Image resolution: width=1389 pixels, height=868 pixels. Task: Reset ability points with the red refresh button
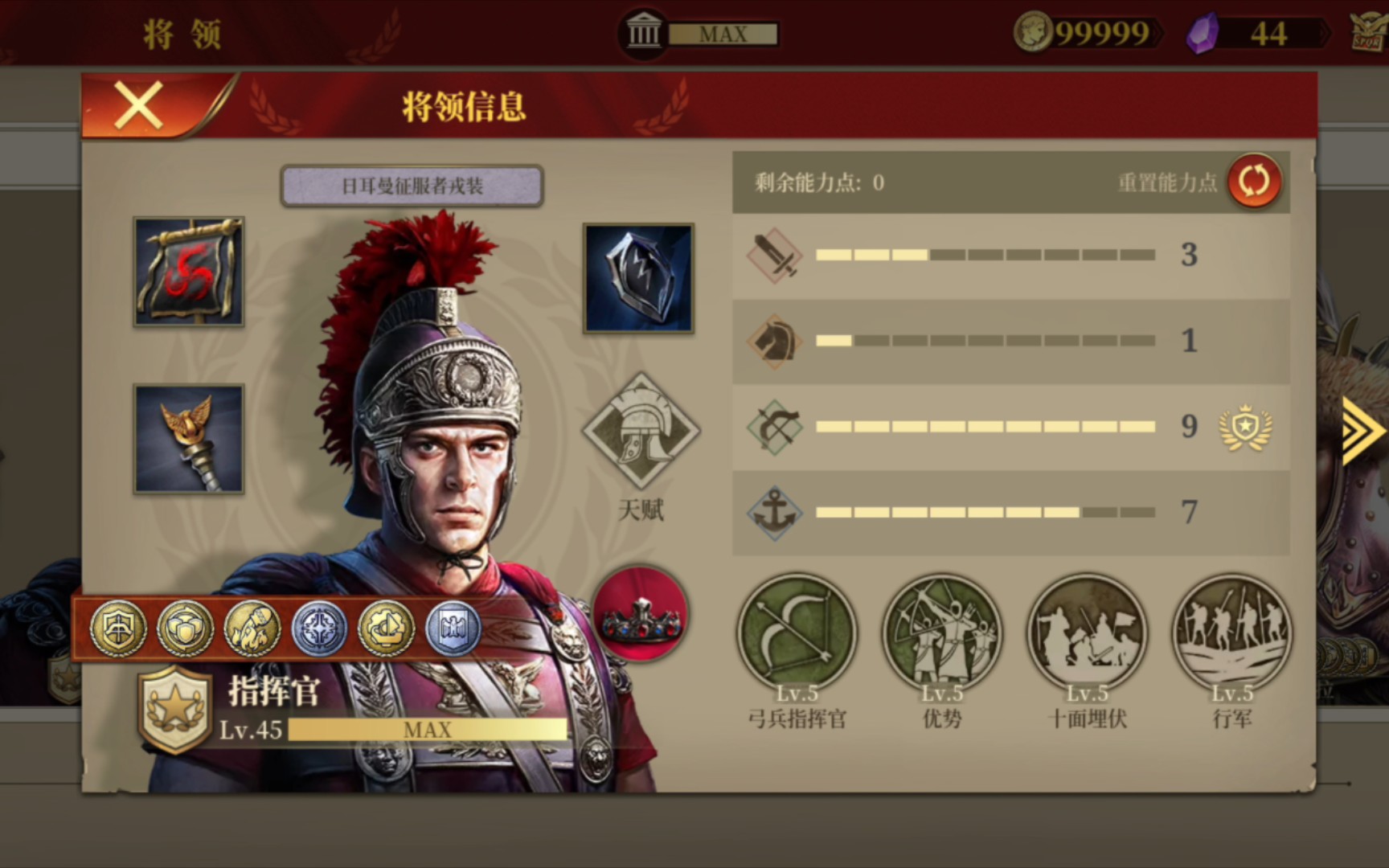(x=1254, y=181)
